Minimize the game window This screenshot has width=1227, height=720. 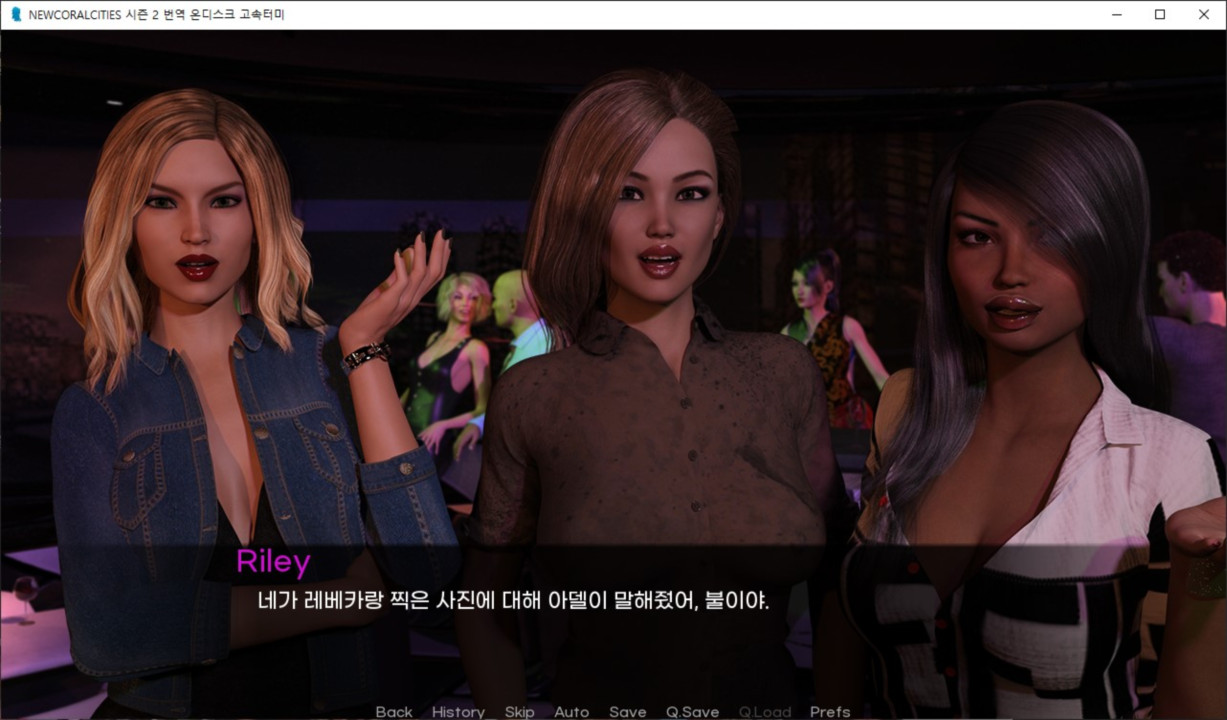[1115, 15]
